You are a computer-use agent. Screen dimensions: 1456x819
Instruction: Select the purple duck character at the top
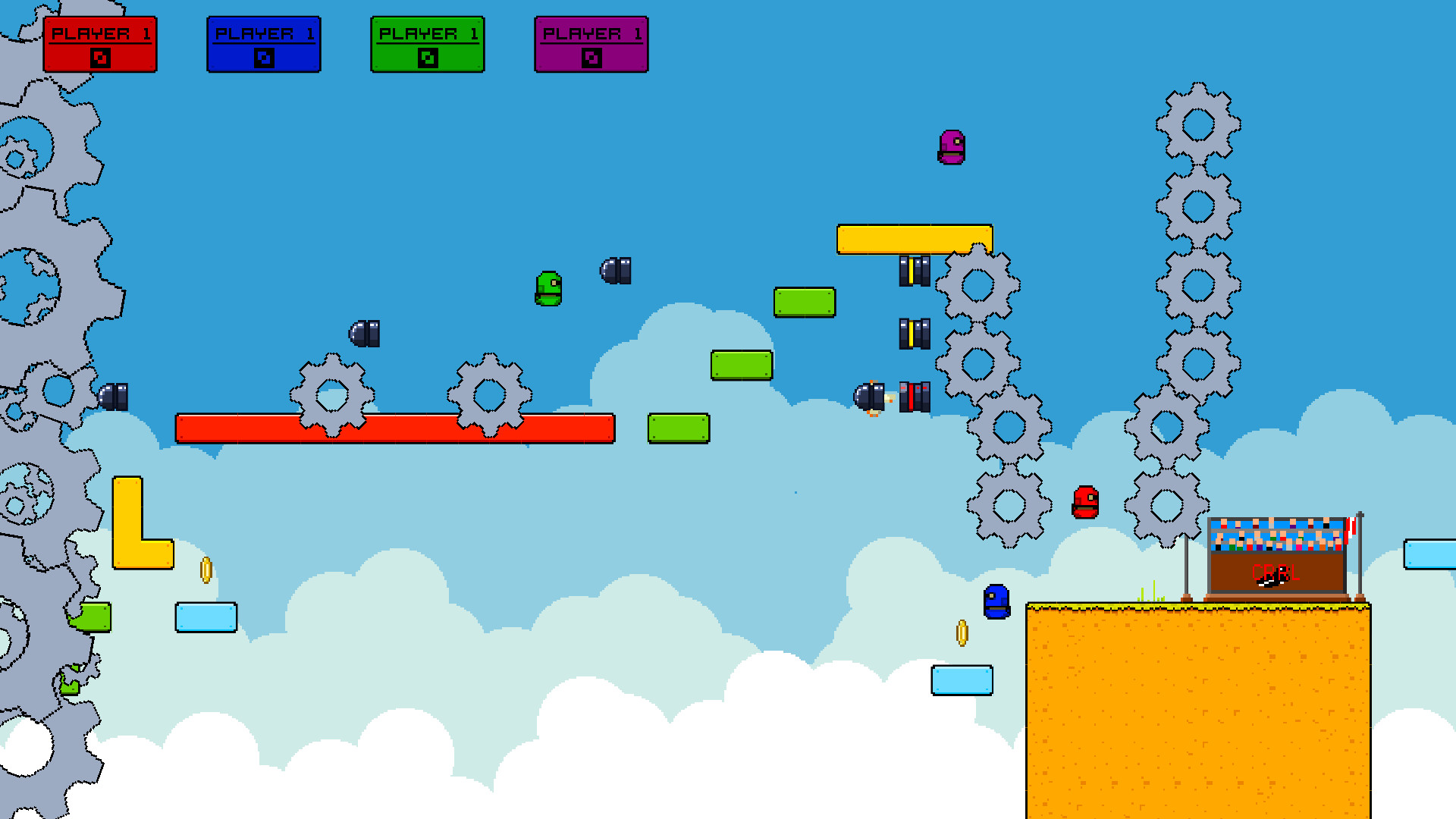952,148
